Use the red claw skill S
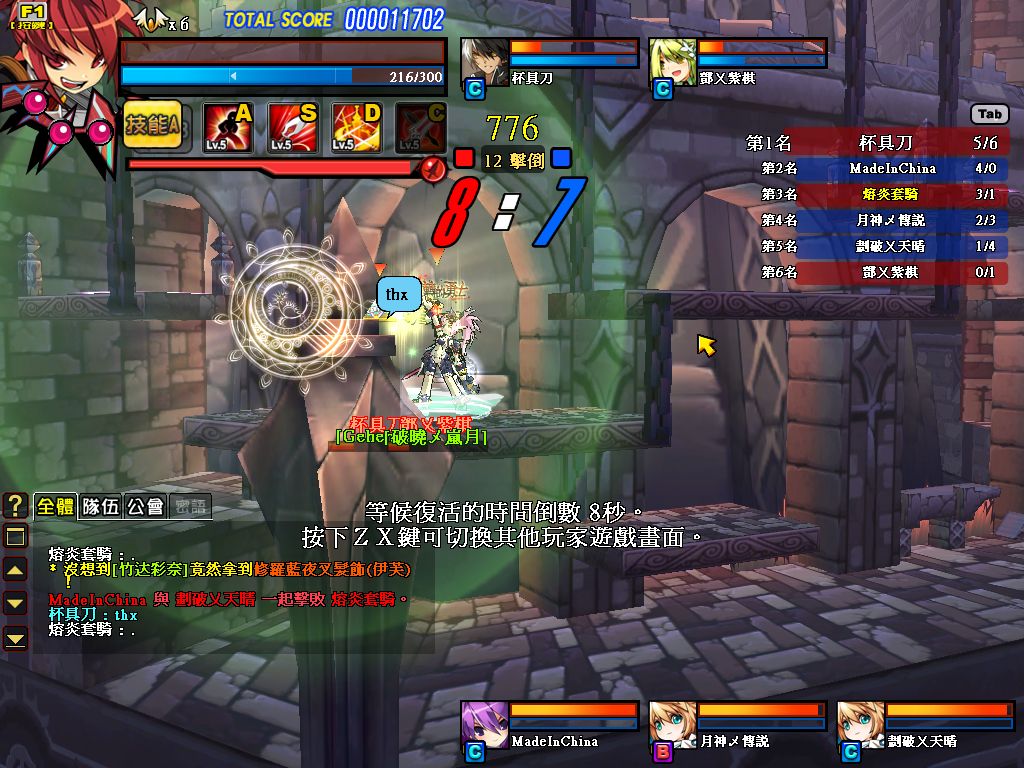 (x=292, y=128)
